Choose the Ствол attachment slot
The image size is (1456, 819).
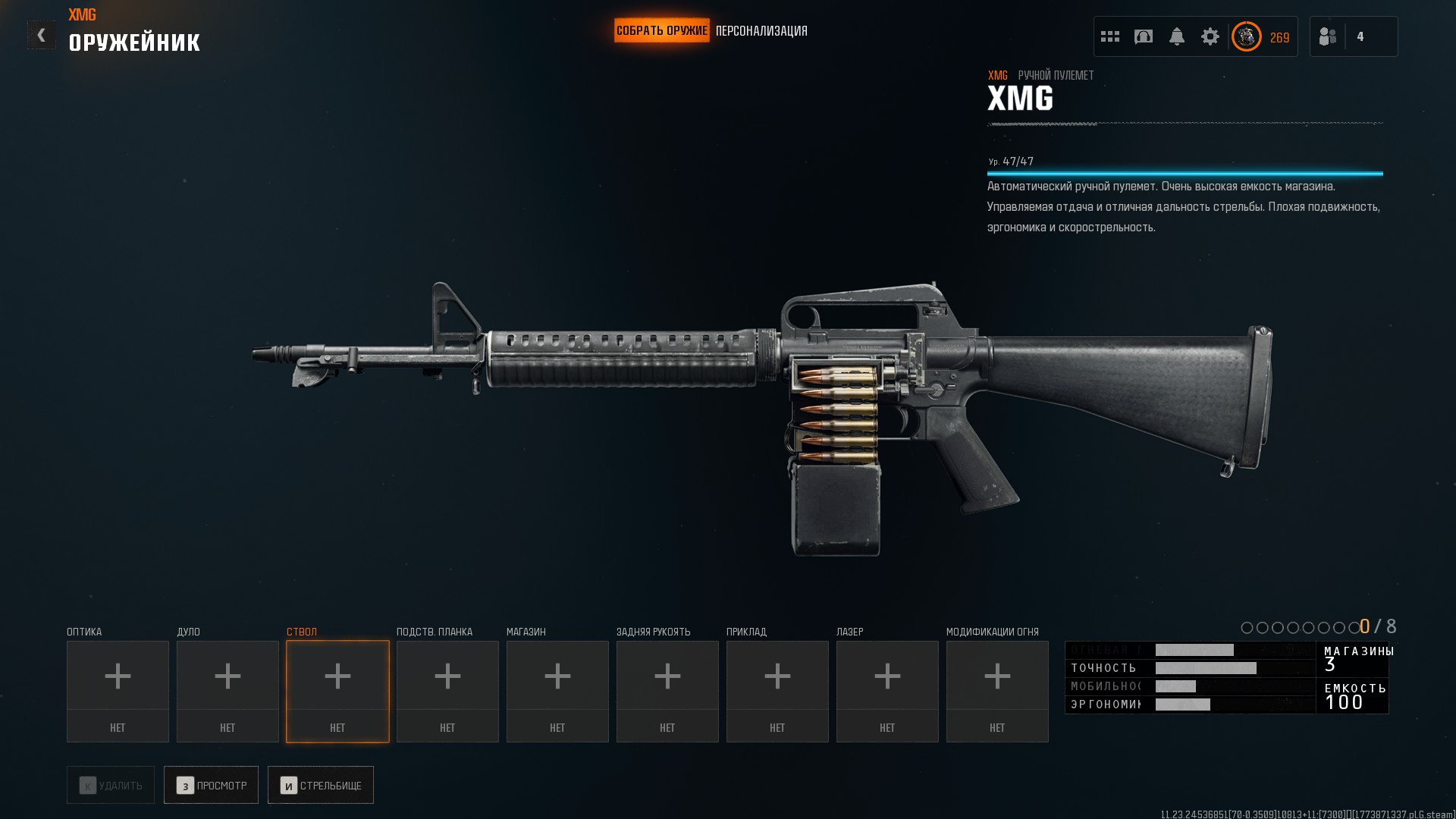[337, 691]
